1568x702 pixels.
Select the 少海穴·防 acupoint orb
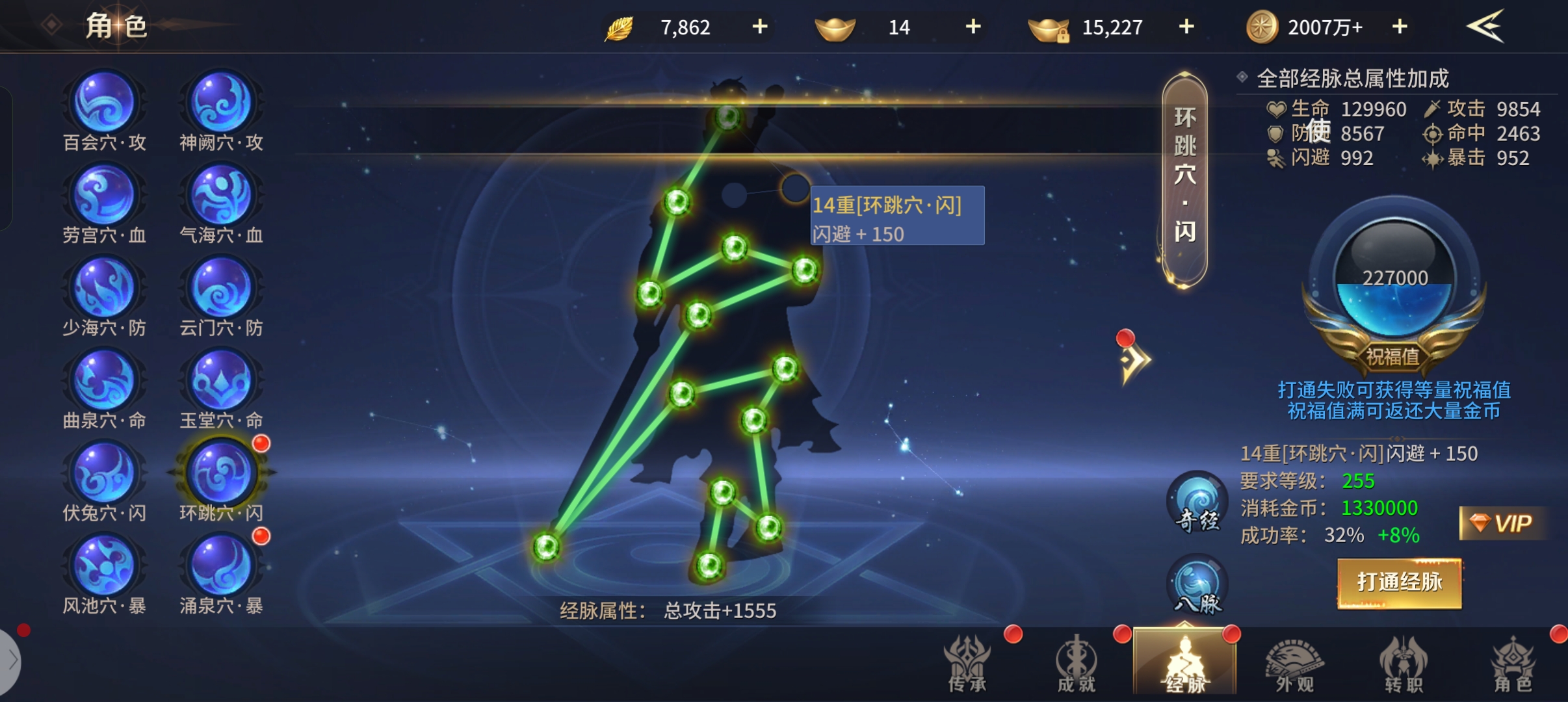[x=104, y=289]
